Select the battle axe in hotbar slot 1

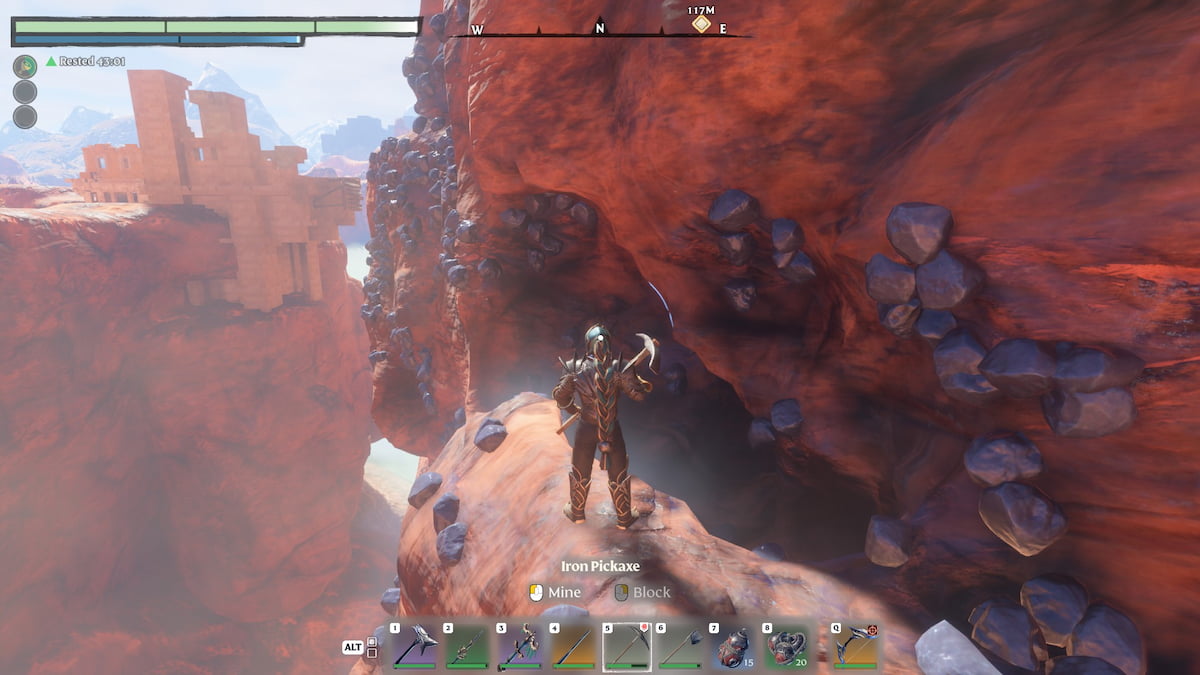tap(415, 646)
